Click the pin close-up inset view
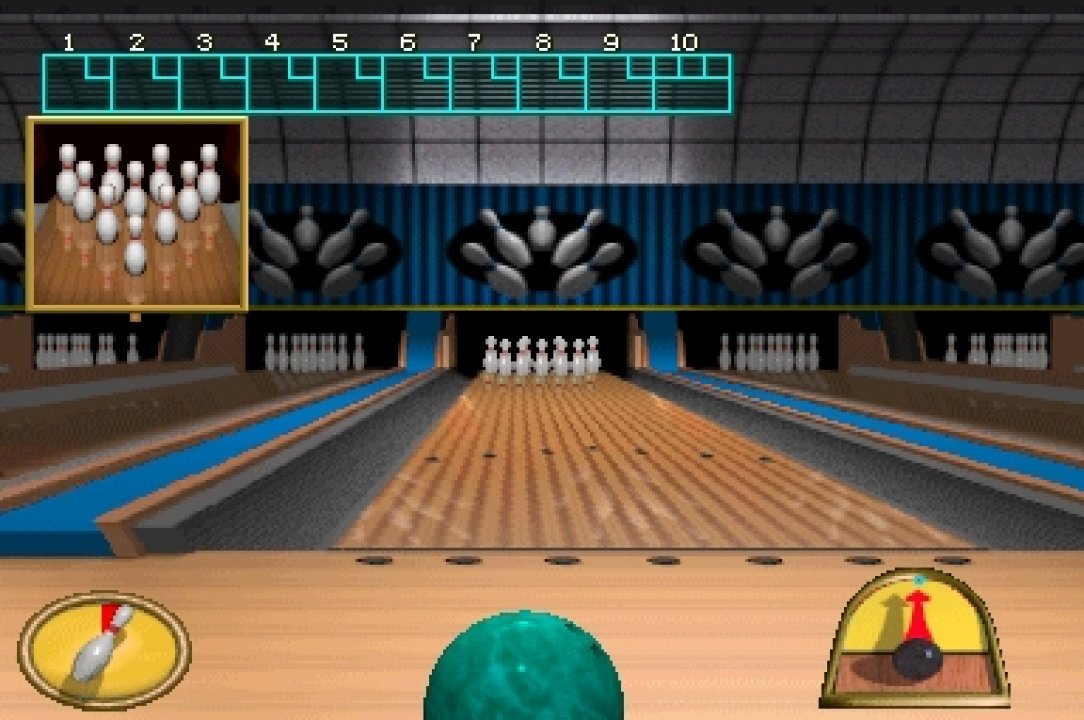This screenshot has width=1084, height=720. (x=137, y=214)
